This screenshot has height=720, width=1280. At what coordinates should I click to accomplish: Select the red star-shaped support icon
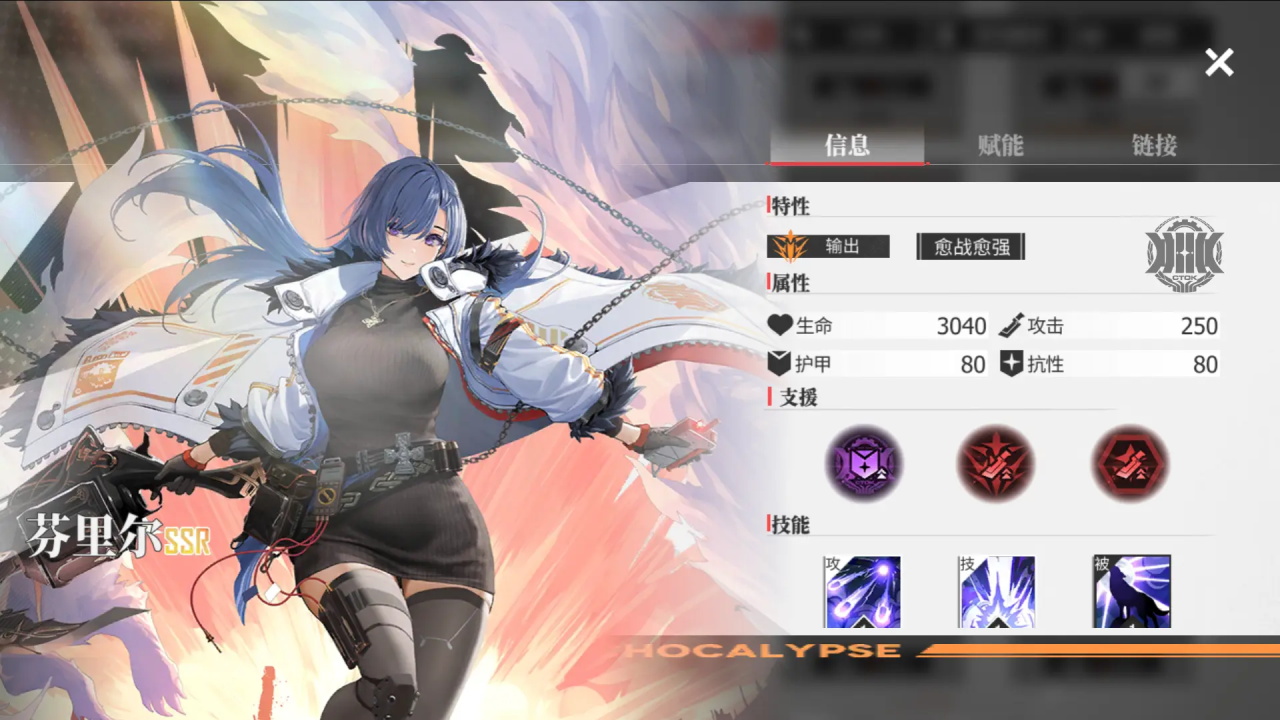click(996, 463)
